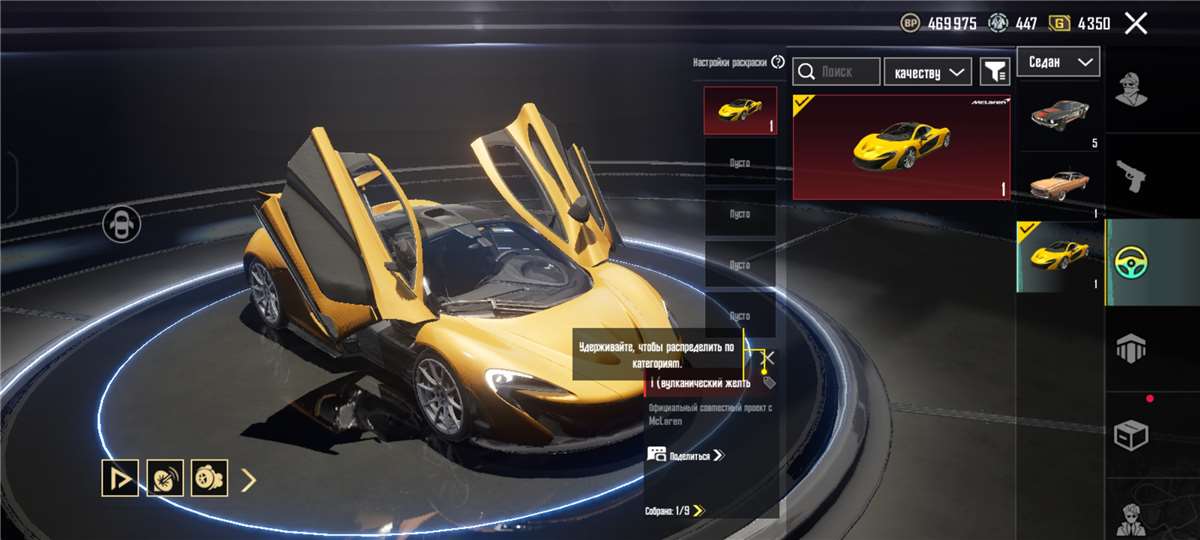1200x540 pixels.
Task: Toggle the car doors view icon
Action: coord(121,224)
